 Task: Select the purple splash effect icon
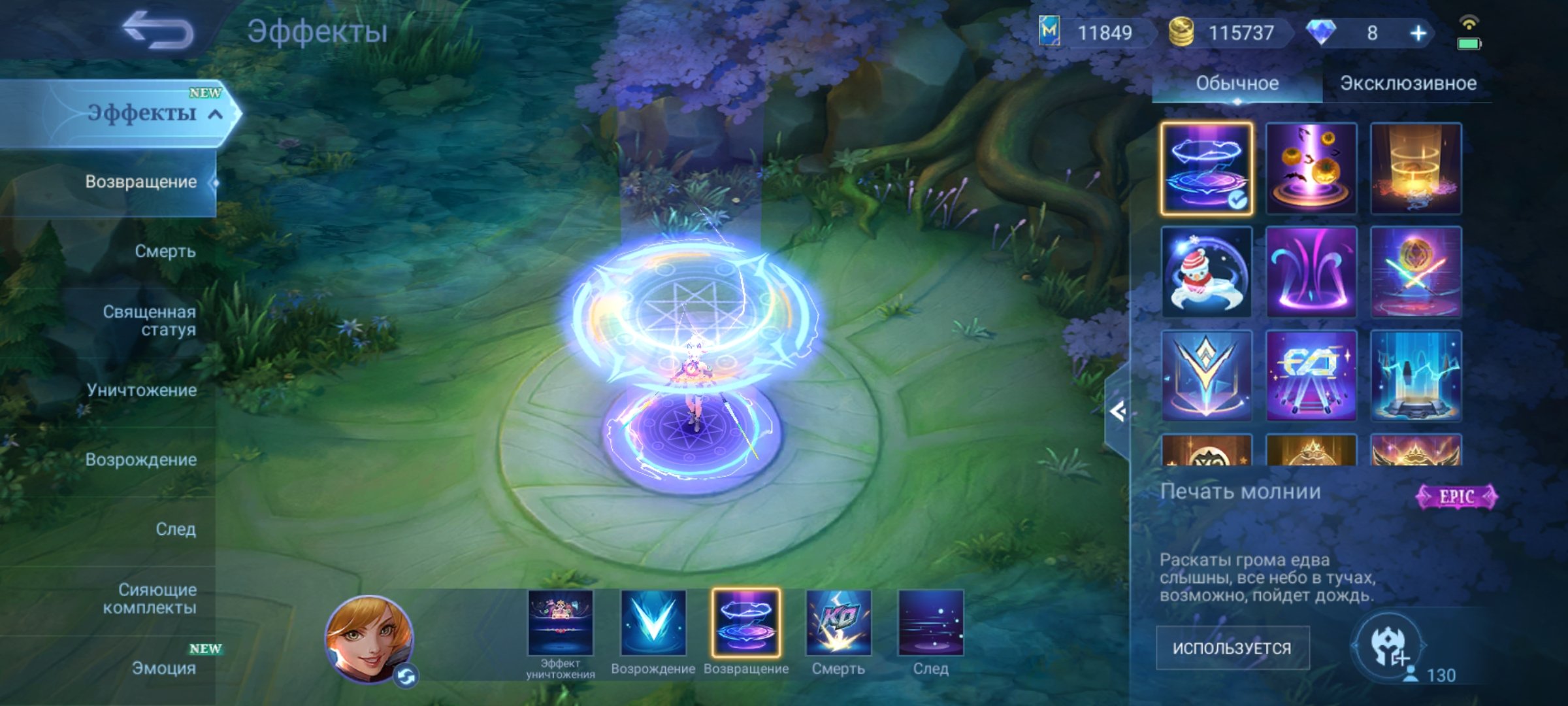tap(1310, 273)
